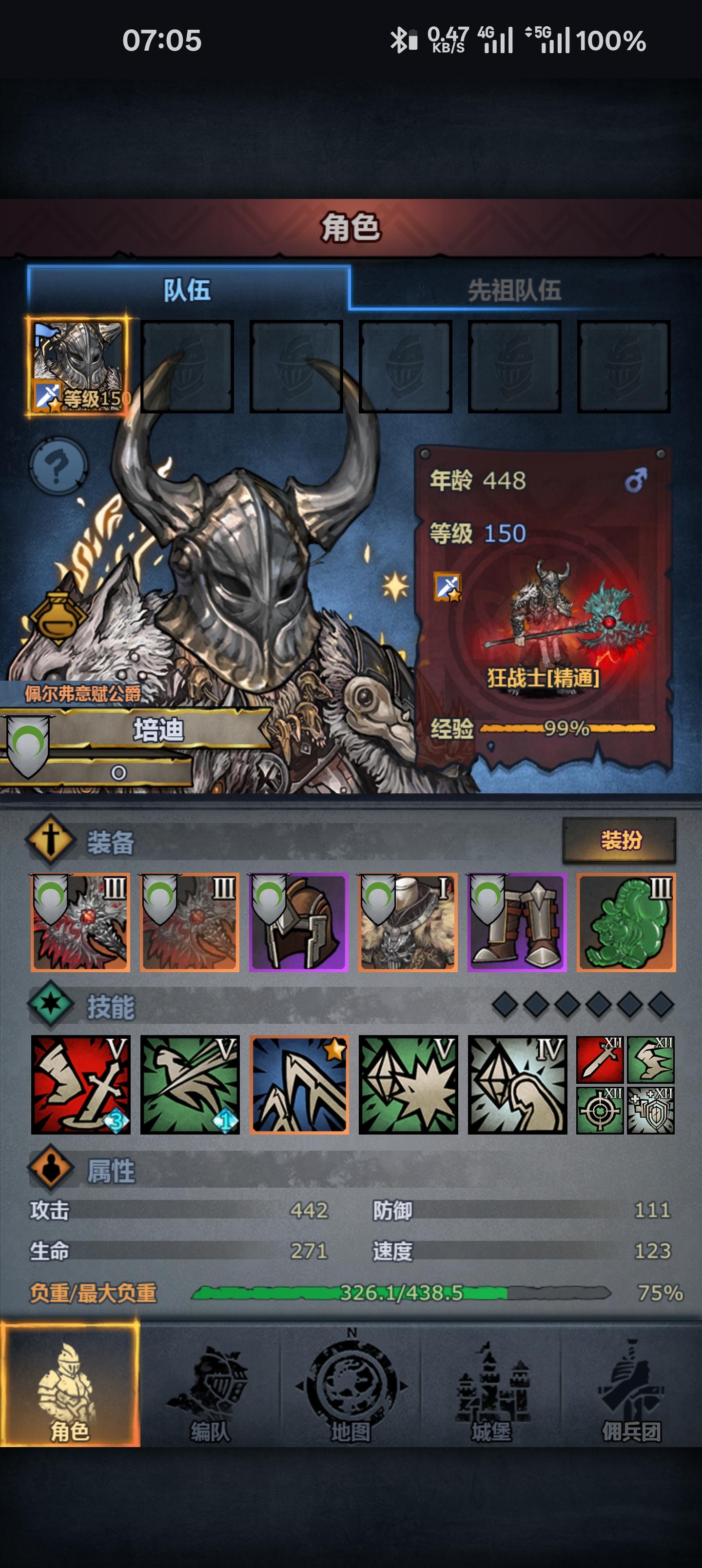Select an empty team member slot

pos(189,365)
